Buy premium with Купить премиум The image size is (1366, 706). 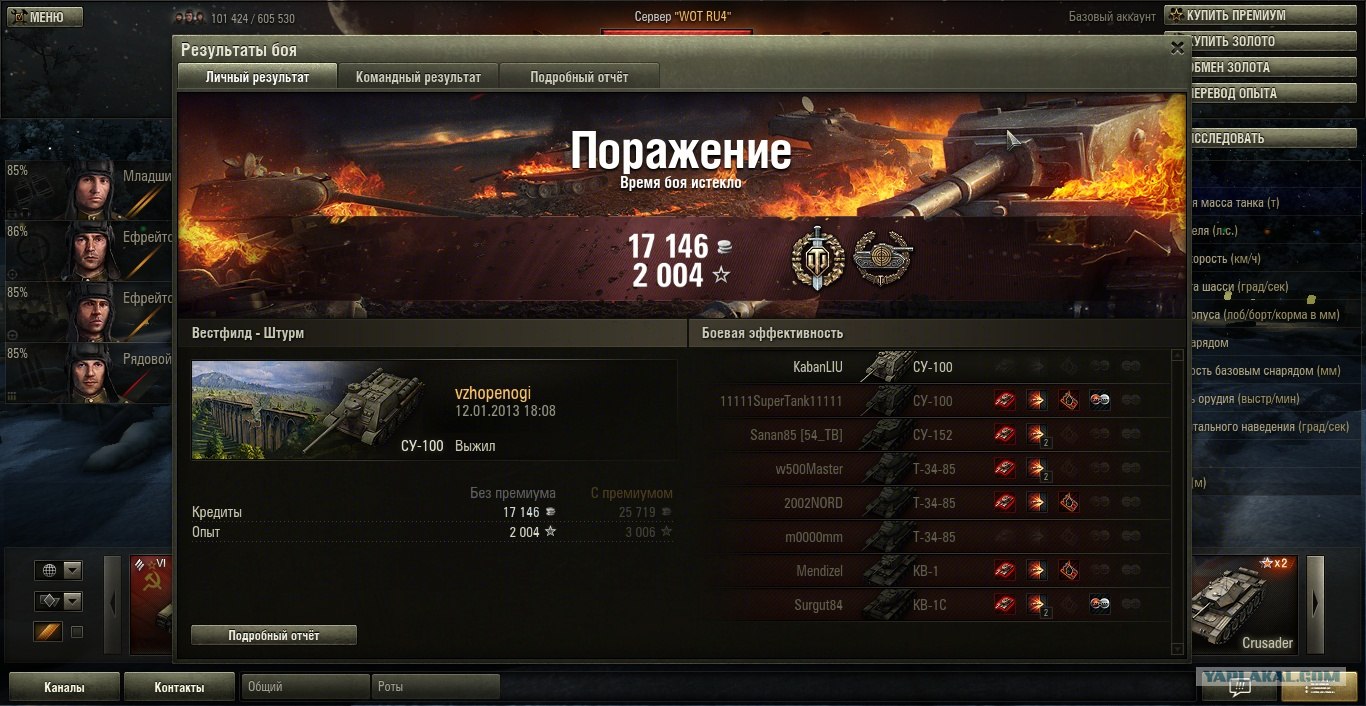pyautogui.click(x=1264, y=16)
